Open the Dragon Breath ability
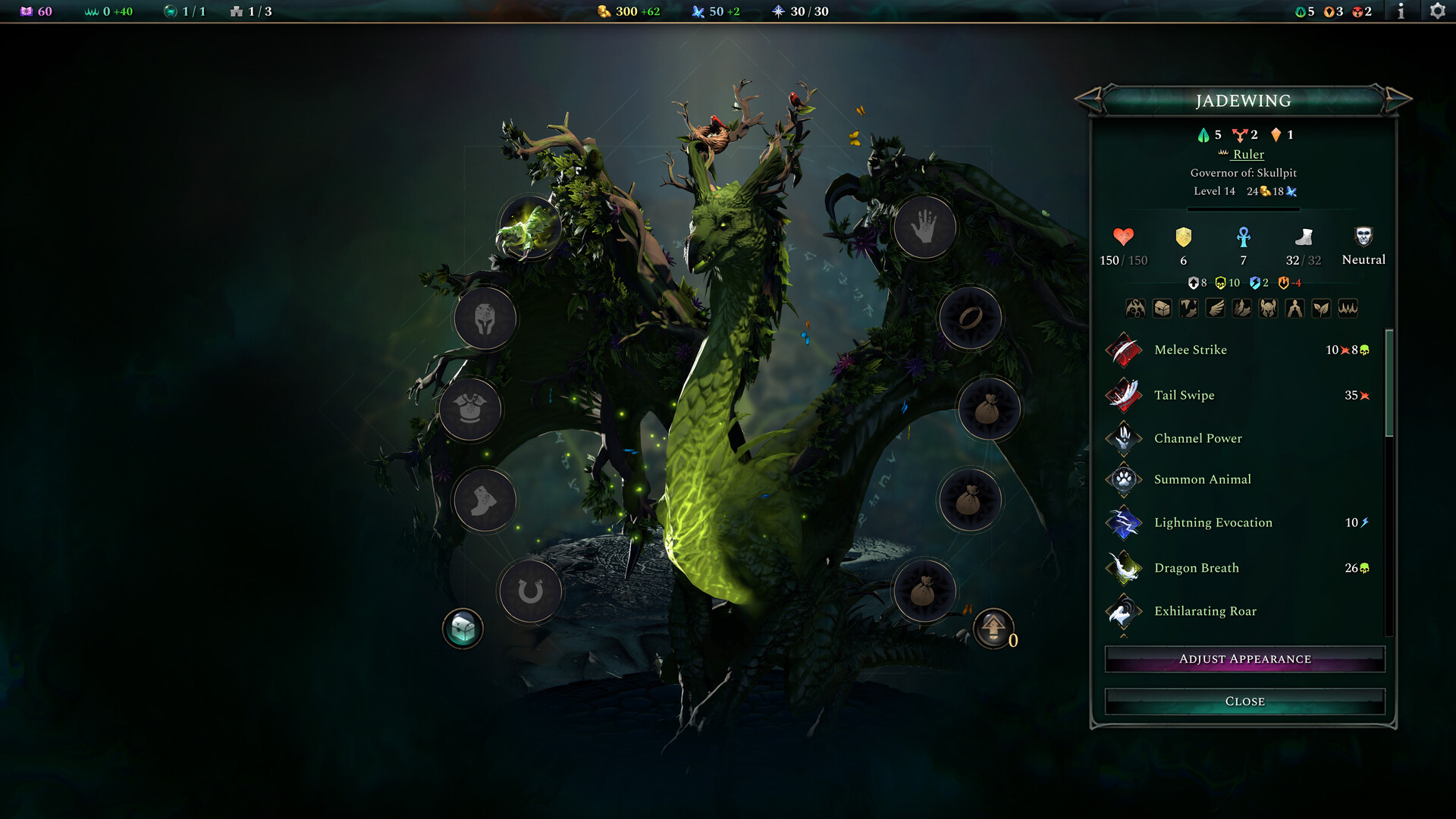 pyautogui.click(x=1196, y=567)
